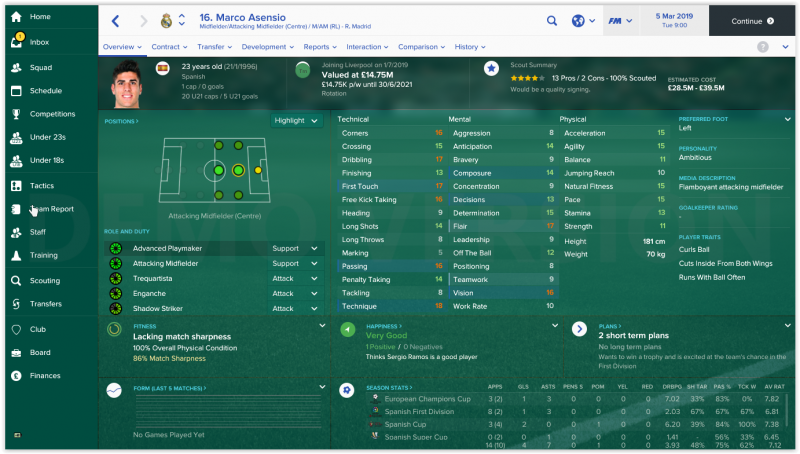Show the Training screen
This screenshot has height=454, width=800.
pyautogui.click(x=43, y=255)
